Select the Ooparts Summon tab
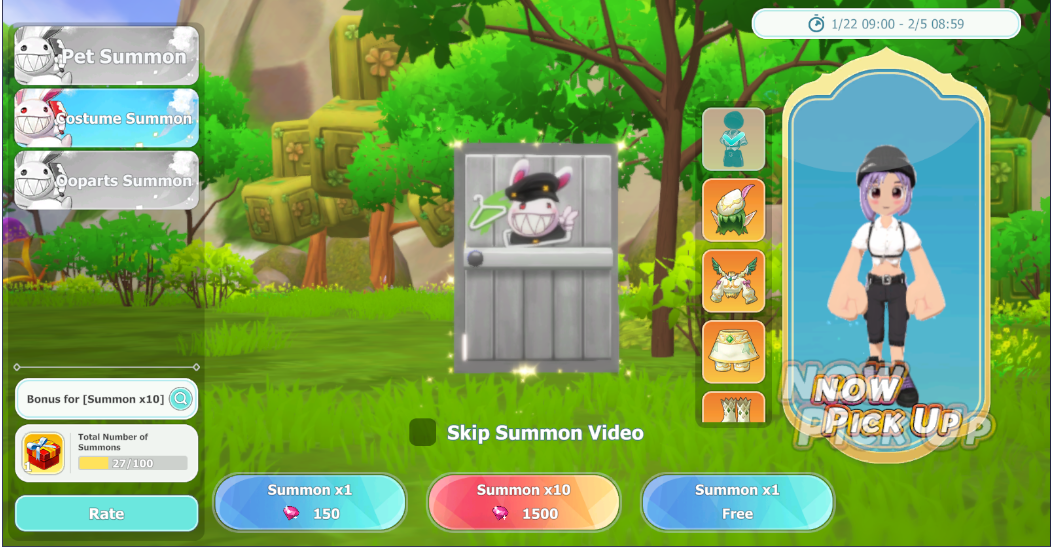 [106, 180]
